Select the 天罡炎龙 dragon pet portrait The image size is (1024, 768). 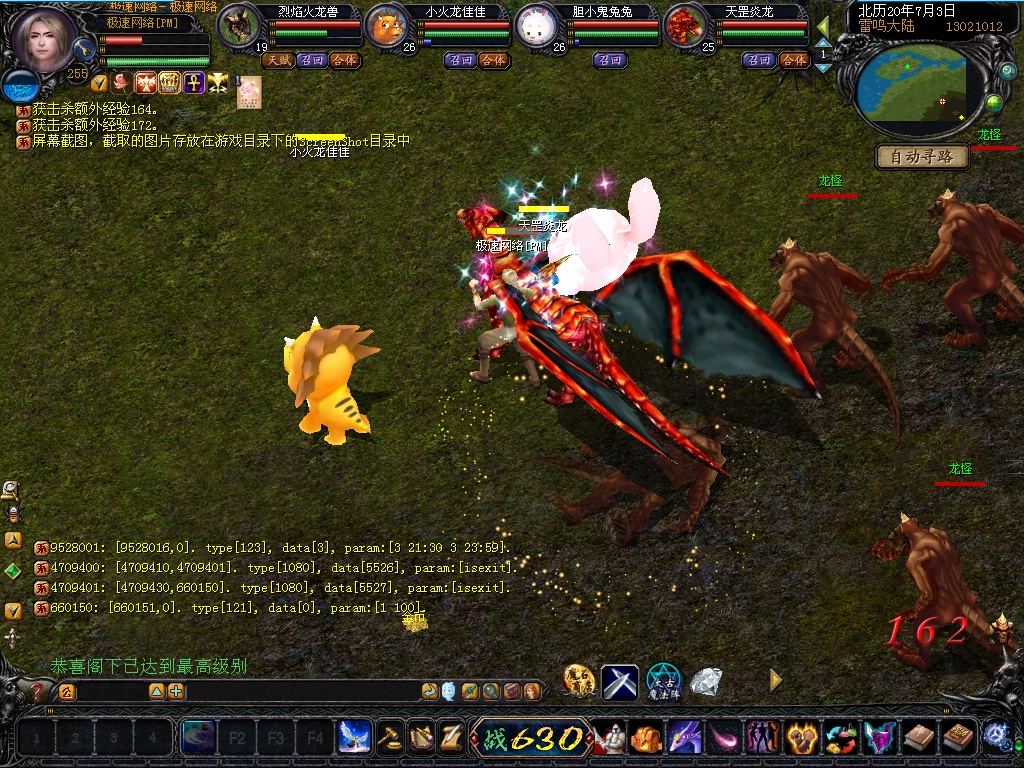[684, 27]
